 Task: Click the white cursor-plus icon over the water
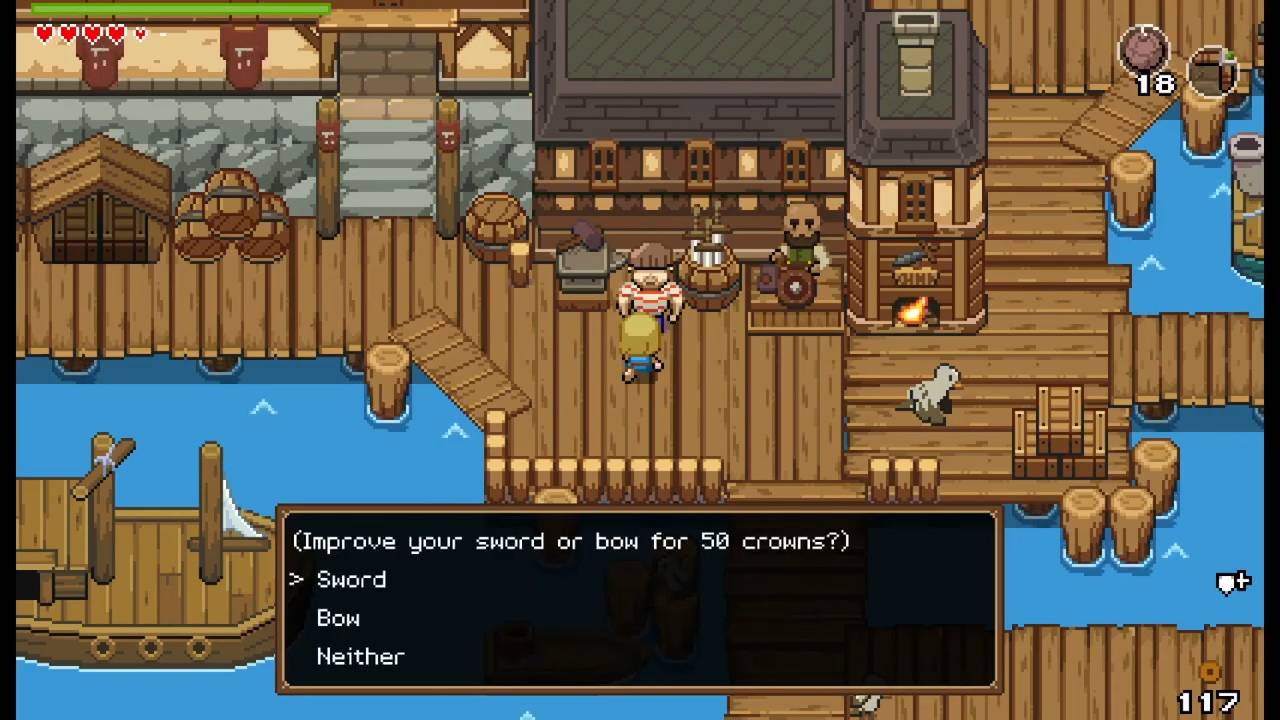click(1233, 581)
